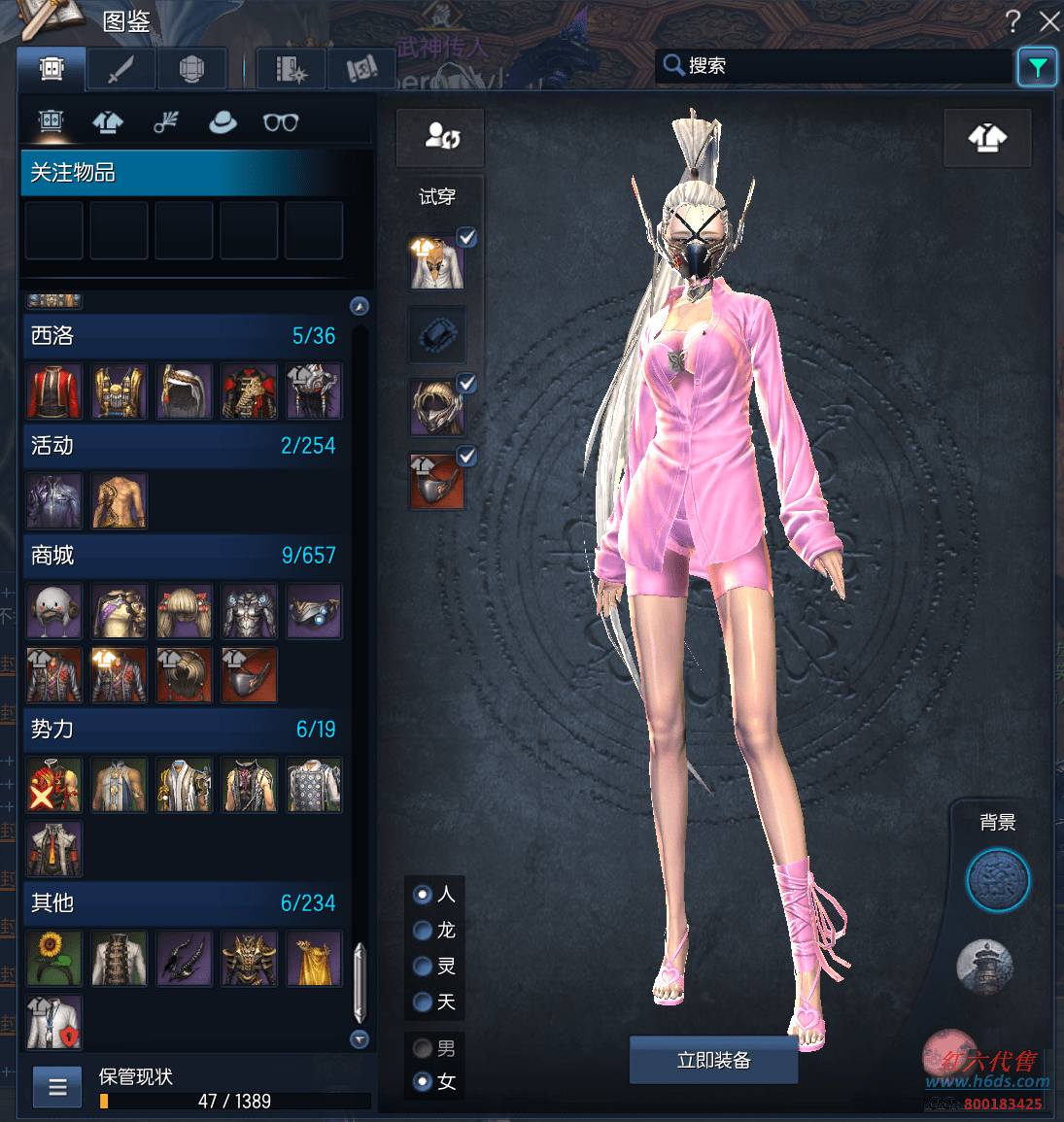Viewport: 1064px width, 1122px height.
Task: Switch to the sword weapon tab
Action: point(120,70)
